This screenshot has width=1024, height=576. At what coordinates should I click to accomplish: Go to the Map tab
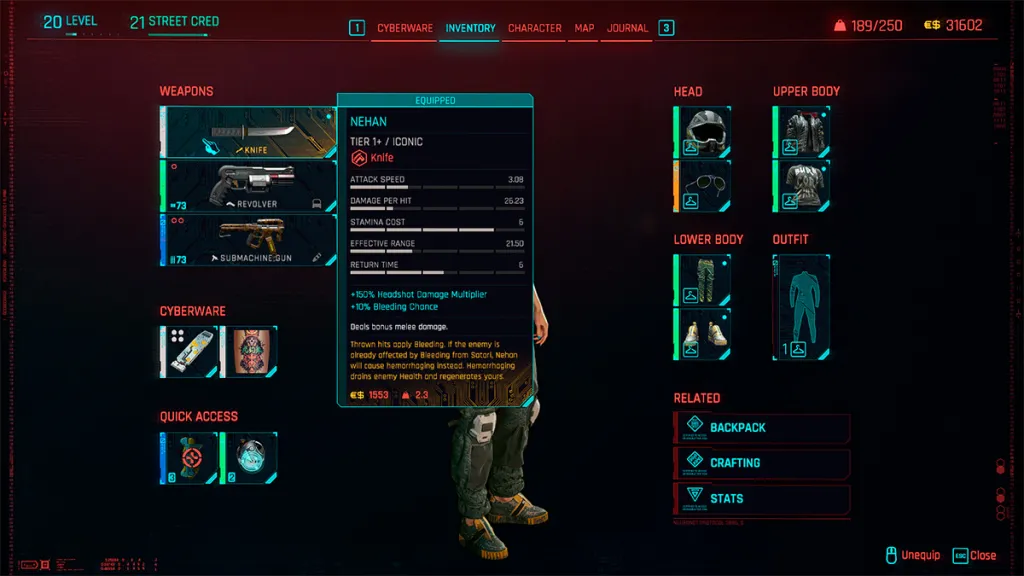coord(584,28)
